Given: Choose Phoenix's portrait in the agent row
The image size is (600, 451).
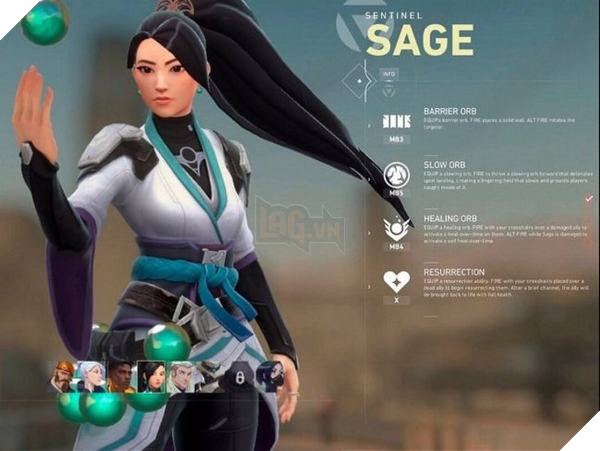Looking at the screenshot, I should pos(122,376).
